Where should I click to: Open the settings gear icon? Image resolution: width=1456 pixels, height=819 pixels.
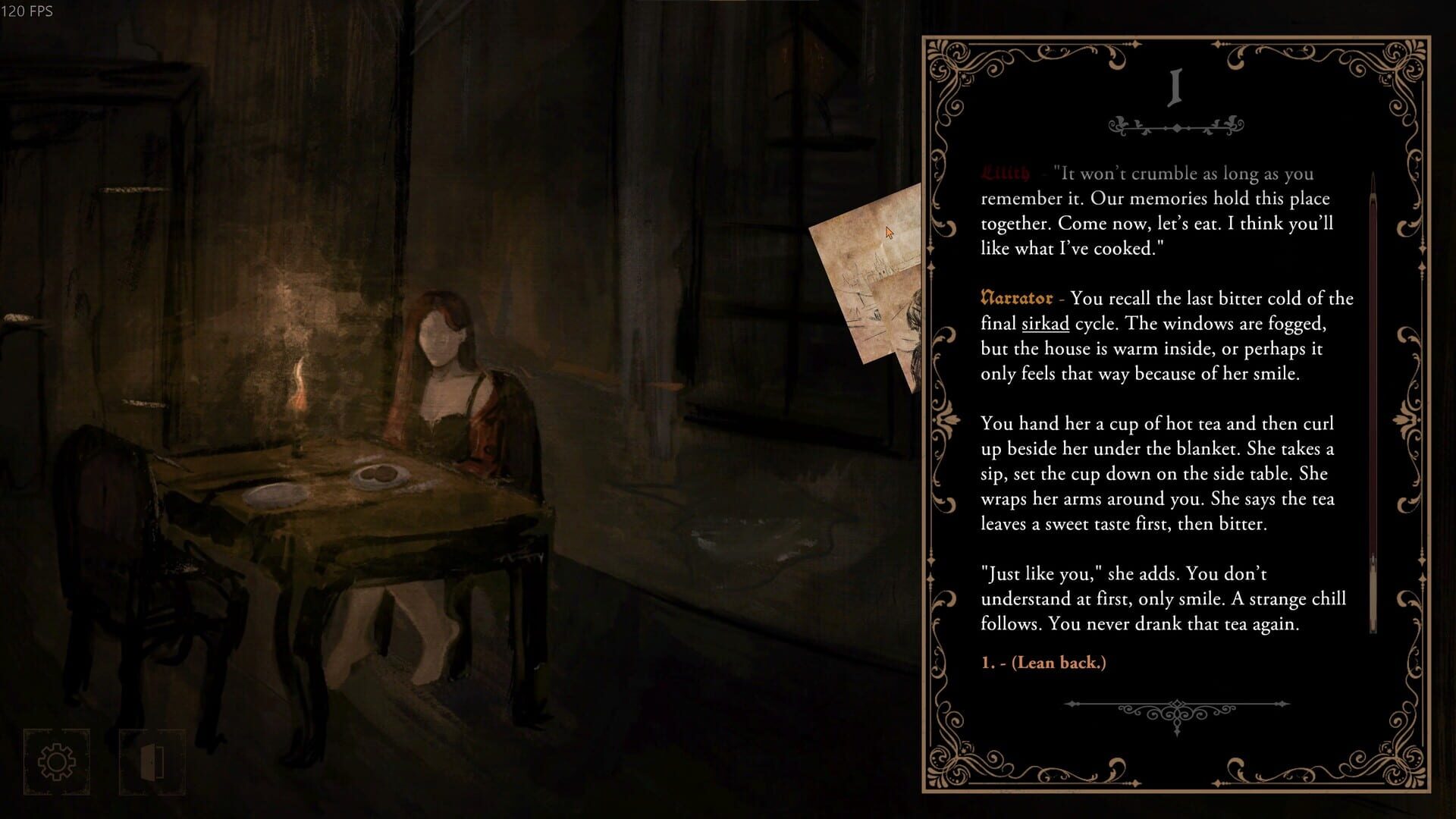pos(57,762)
